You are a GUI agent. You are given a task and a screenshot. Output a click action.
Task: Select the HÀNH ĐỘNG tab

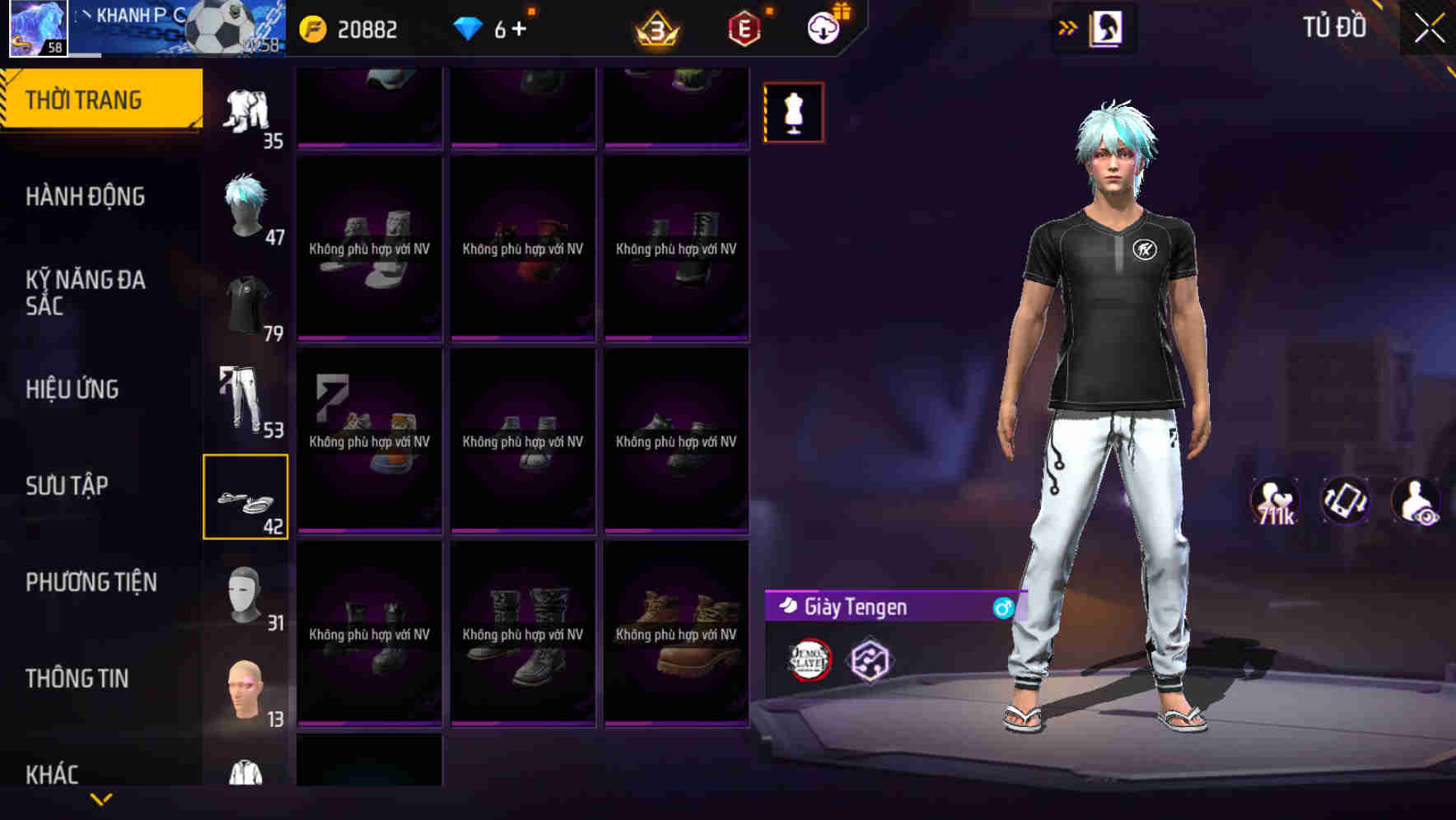[85, 197]
